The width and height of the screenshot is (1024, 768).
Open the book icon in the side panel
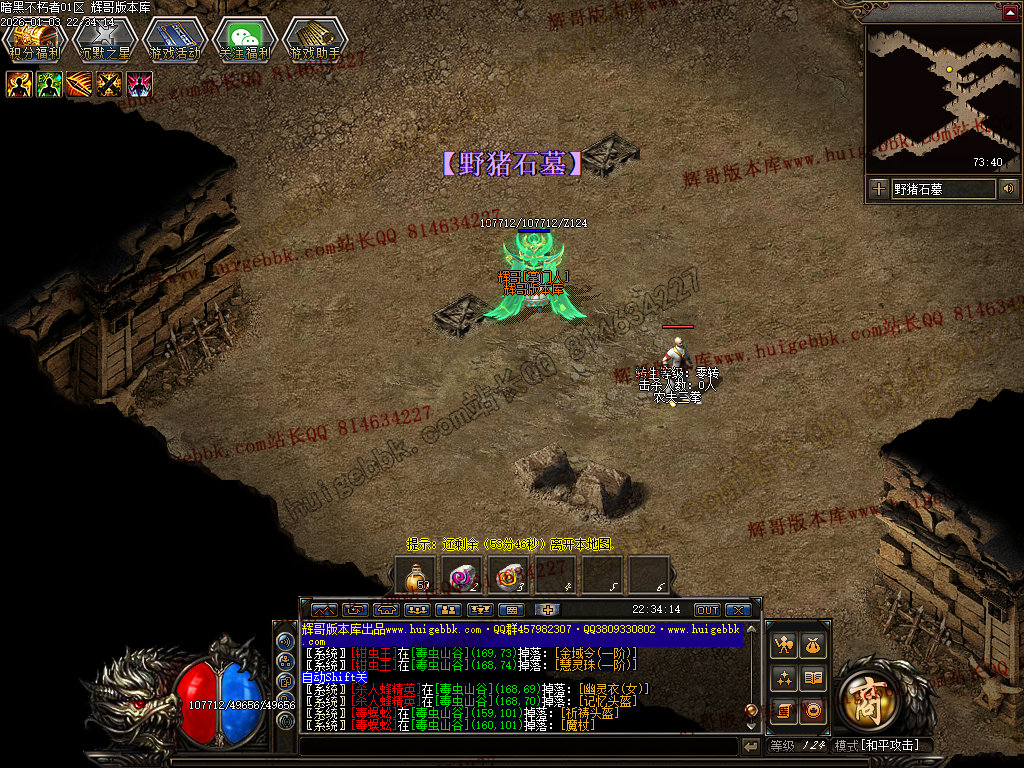(x=814, y=679)
